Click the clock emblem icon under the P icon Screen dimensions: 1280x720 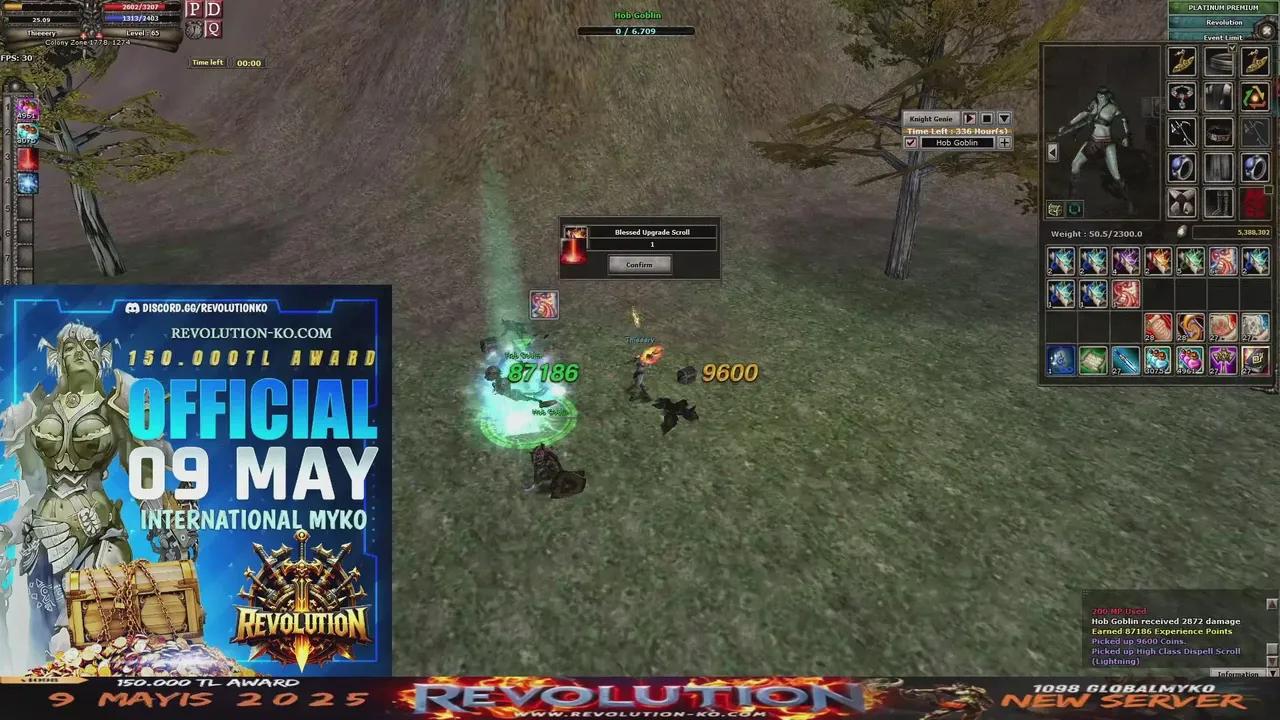[193, 29]
